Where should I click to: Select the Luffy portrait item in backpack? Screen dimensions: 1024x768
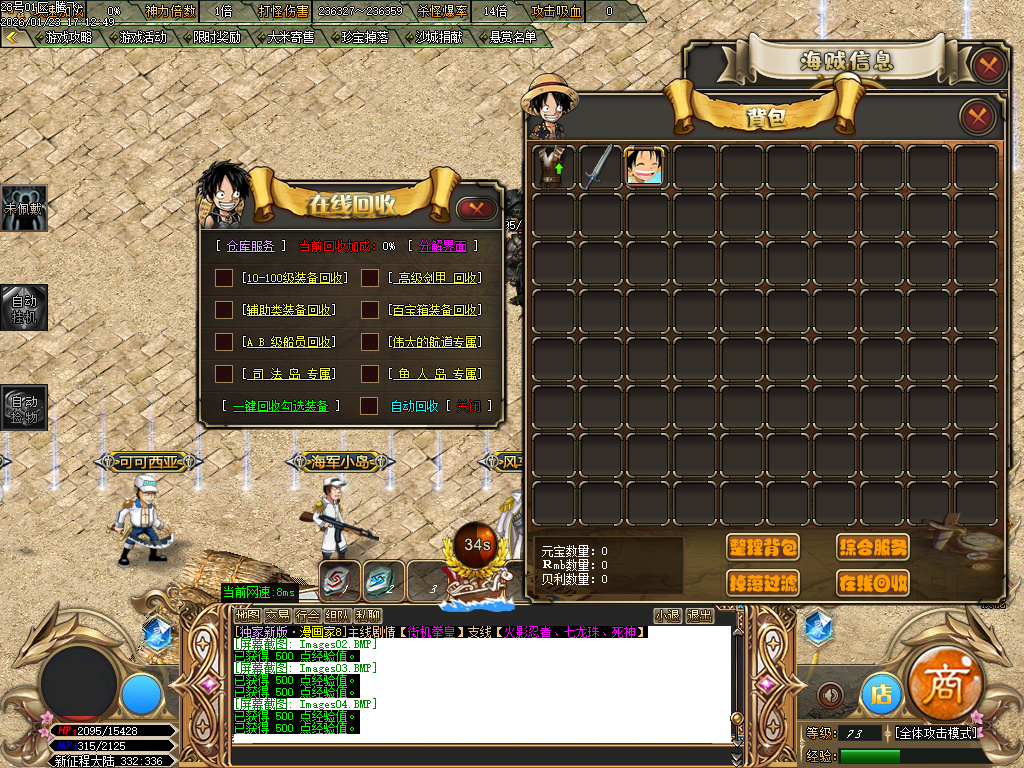point(645,166)
